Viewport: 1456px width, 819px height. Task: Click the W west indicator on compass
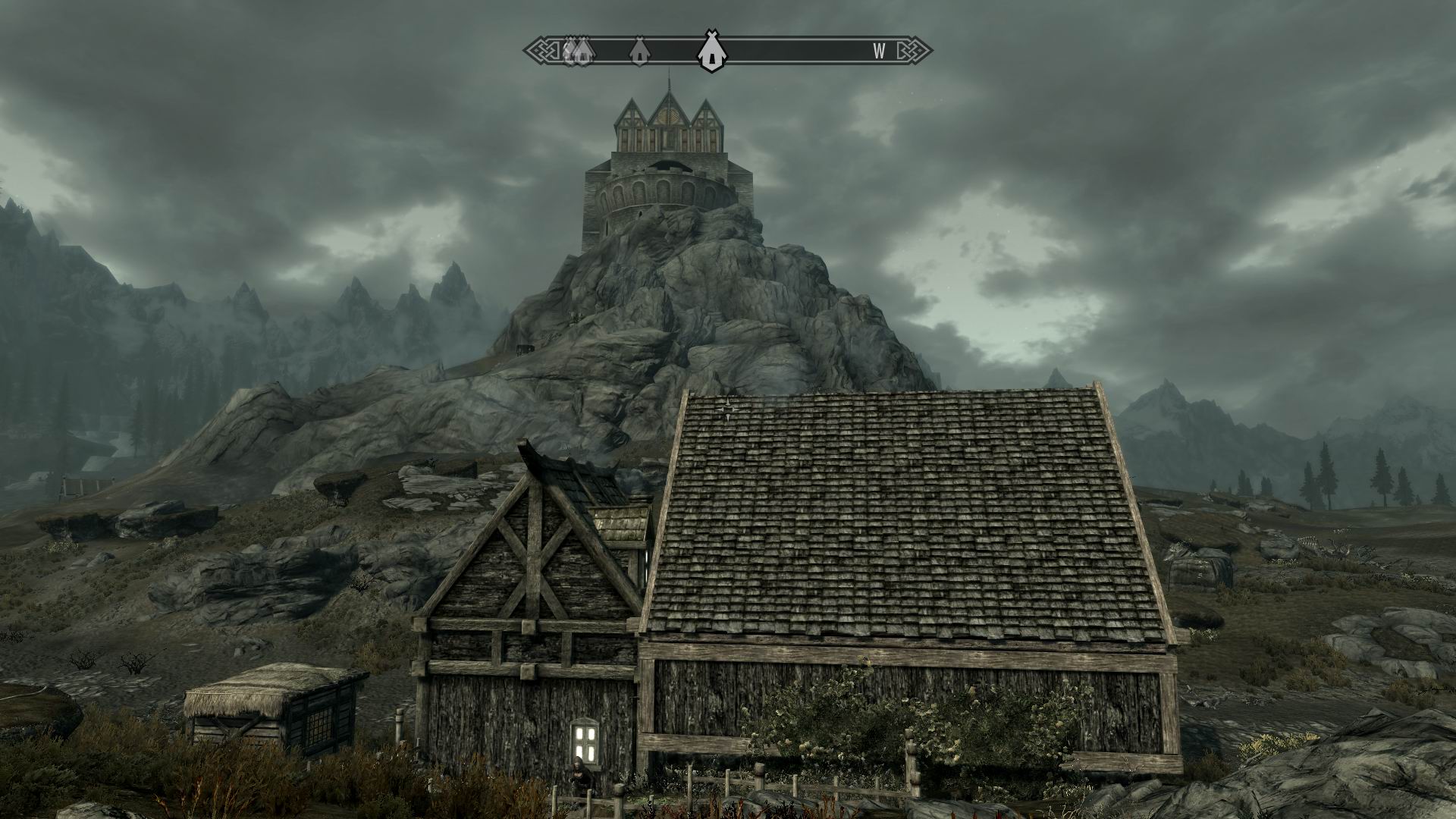879,51
